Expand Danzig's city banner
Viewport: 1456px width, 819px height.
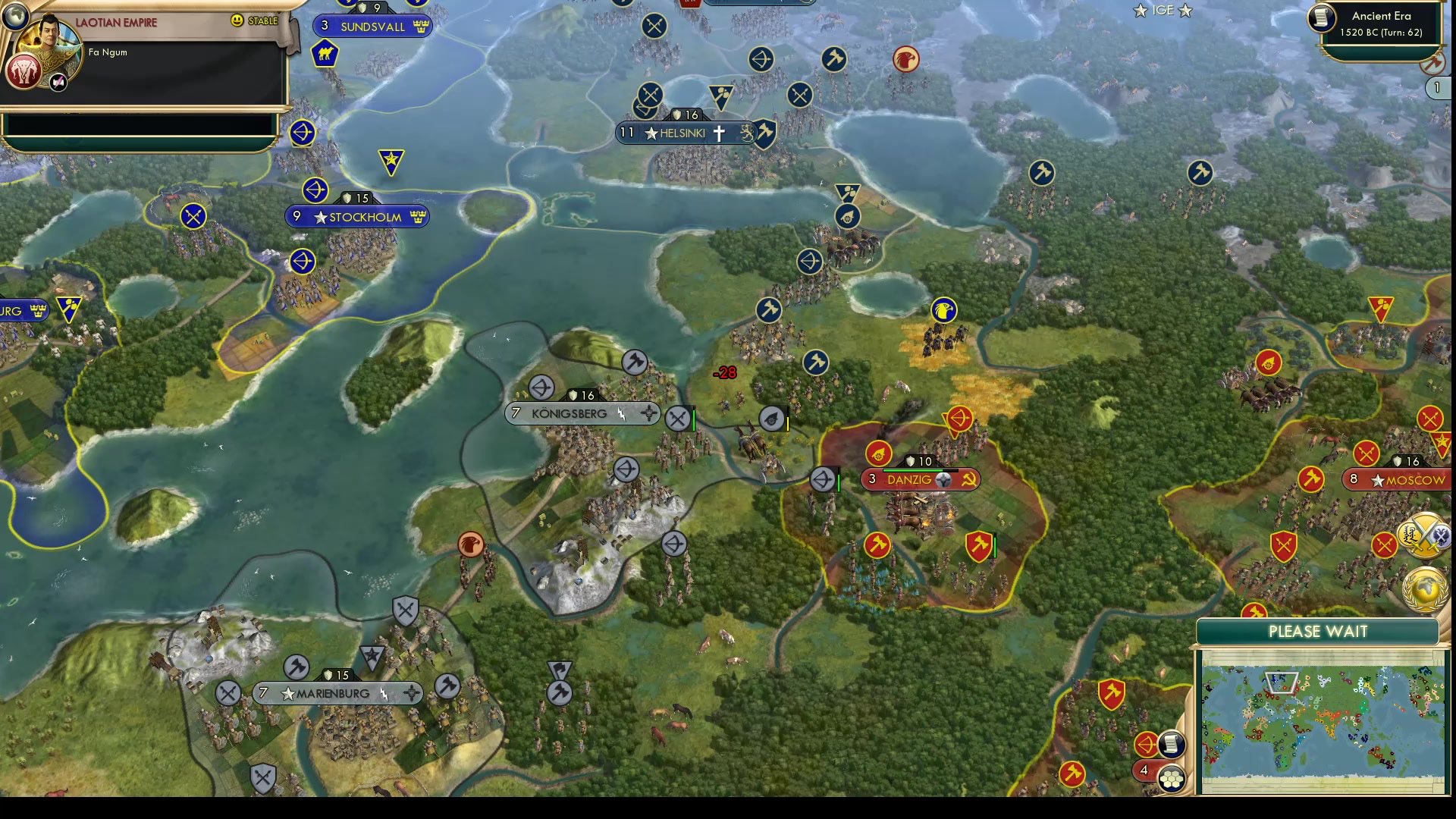(921, 479)
